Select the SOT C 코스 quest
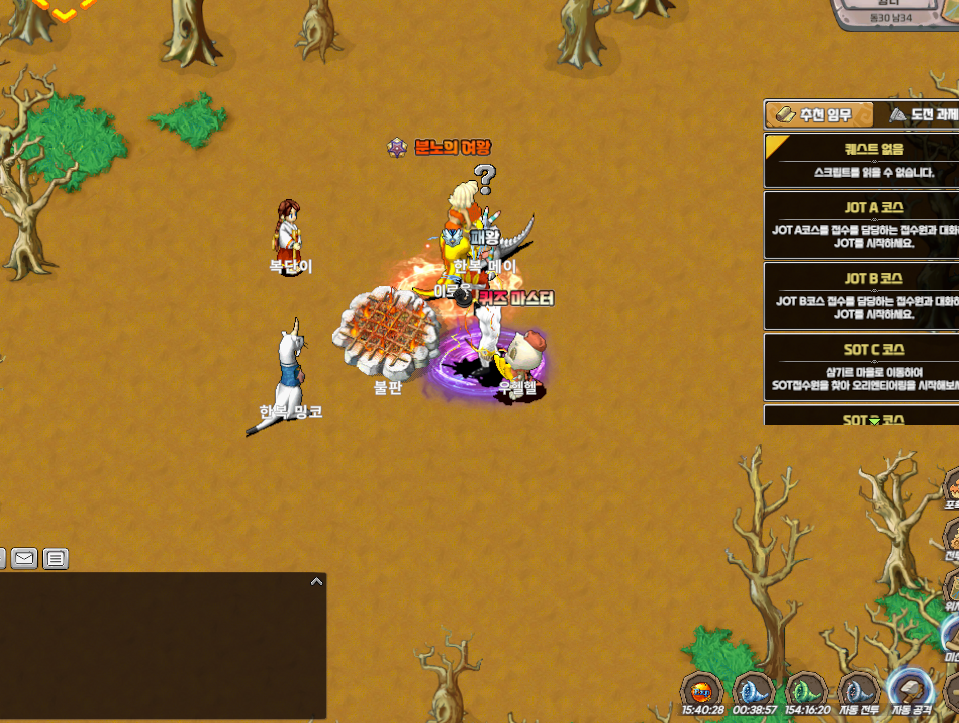The height and width of the screenshot is (723, 959). pos(861,366)
